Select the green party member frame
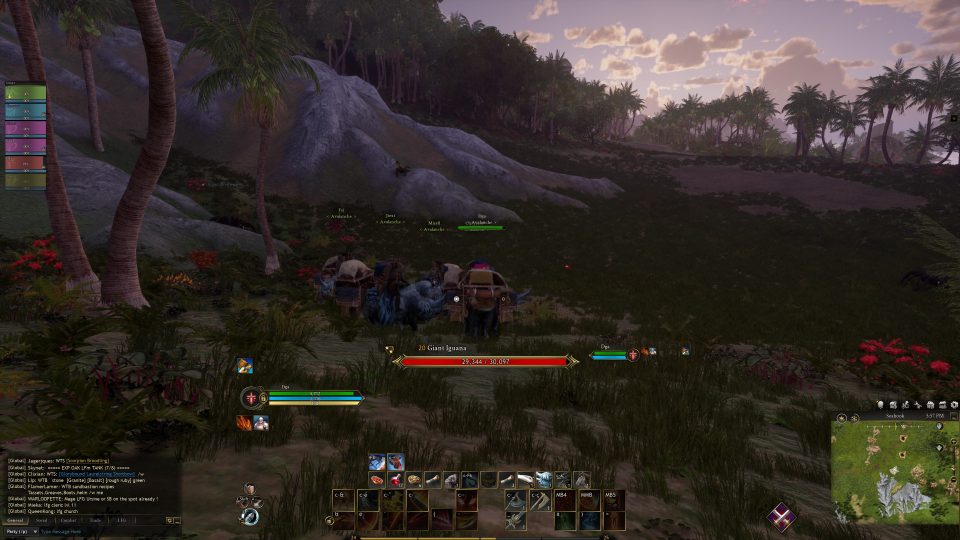960x540 pixels. click(x=23, y=95)
